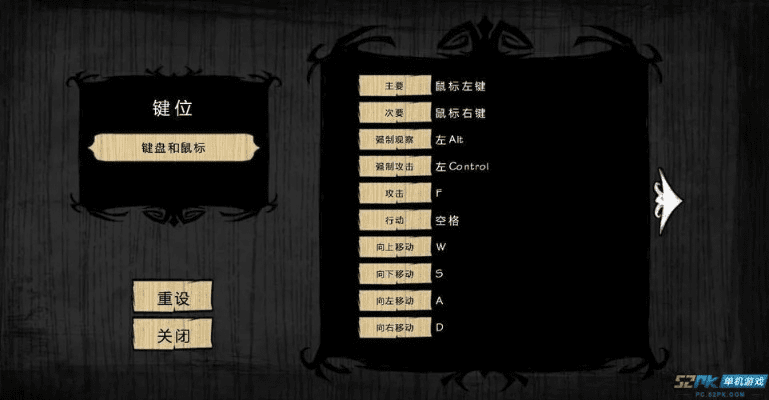Click the 重设 reset button
The image size is (769, 400).
point(172,298)
